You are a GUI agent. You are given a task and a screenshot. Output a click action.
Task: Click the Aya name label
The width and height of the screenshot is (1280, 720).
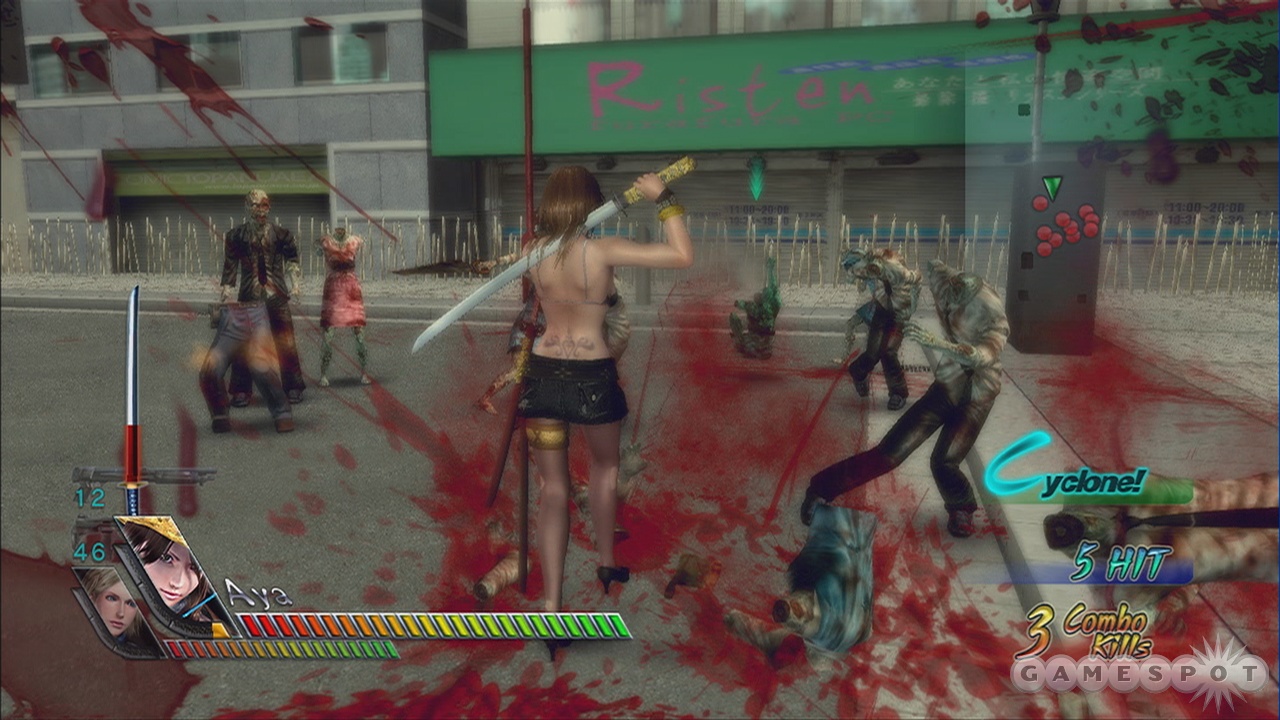[x=253, y=593]
